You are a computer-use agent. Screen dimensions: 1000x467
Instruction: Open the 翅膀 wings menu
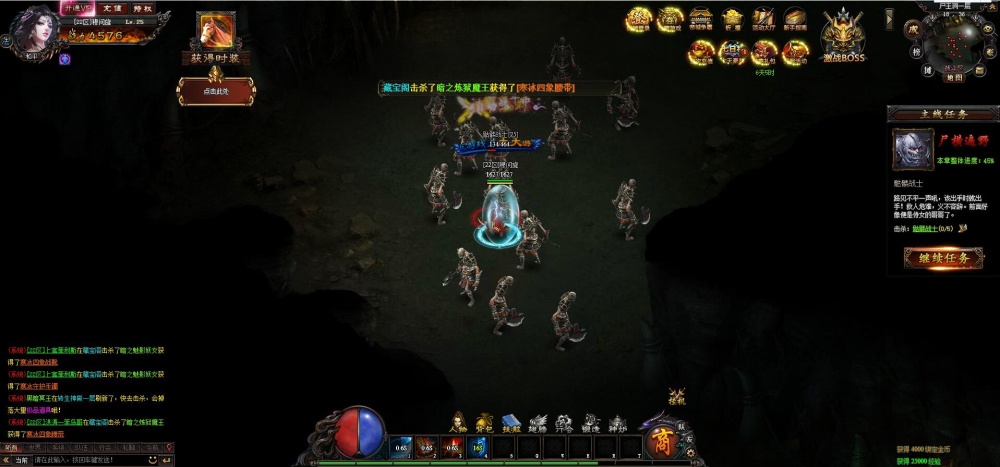pyautogui.click(x=538, y=423)
